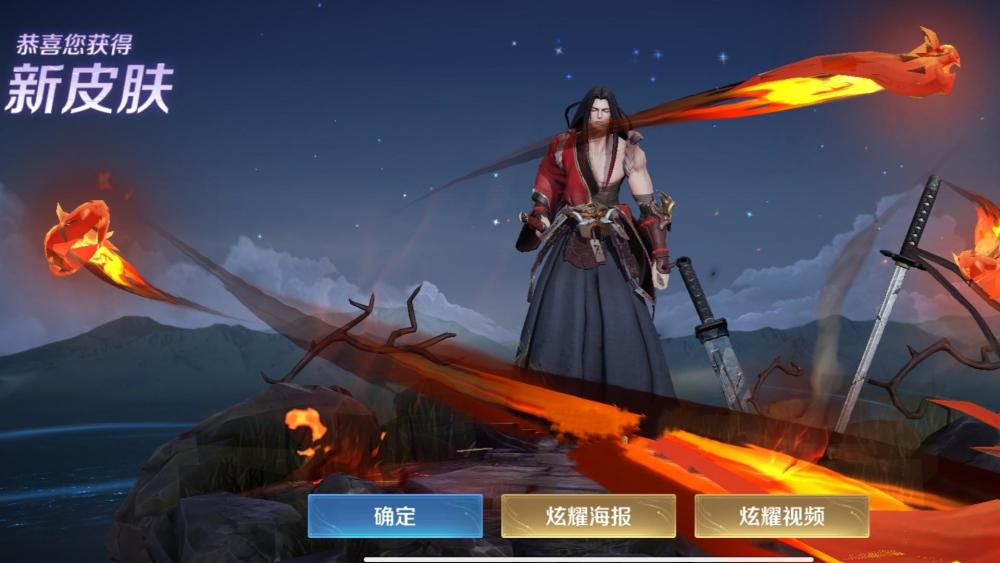Confirm with the blue 确定 button
Image resolution: width=1000 pixels, height=563 pixels.
[395, 516]
